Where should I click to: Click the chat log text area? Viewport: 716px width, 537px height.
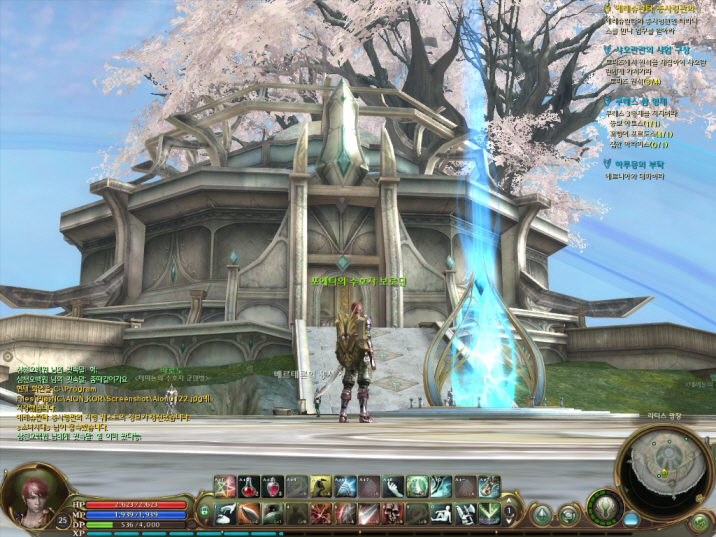click(x=100, y=400)
